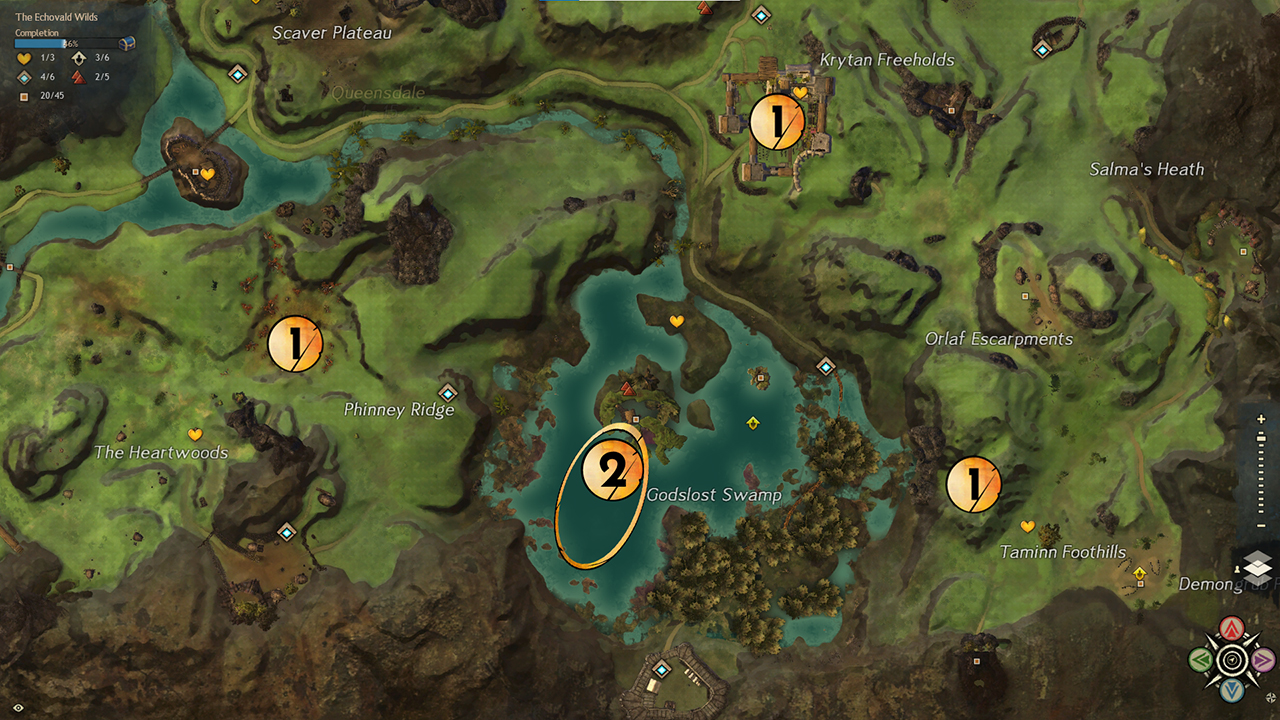Click the circled number 1 marker at Krytan Freeholds
Viewport: 1280px width, 720px height.
(x=777, y=120)
